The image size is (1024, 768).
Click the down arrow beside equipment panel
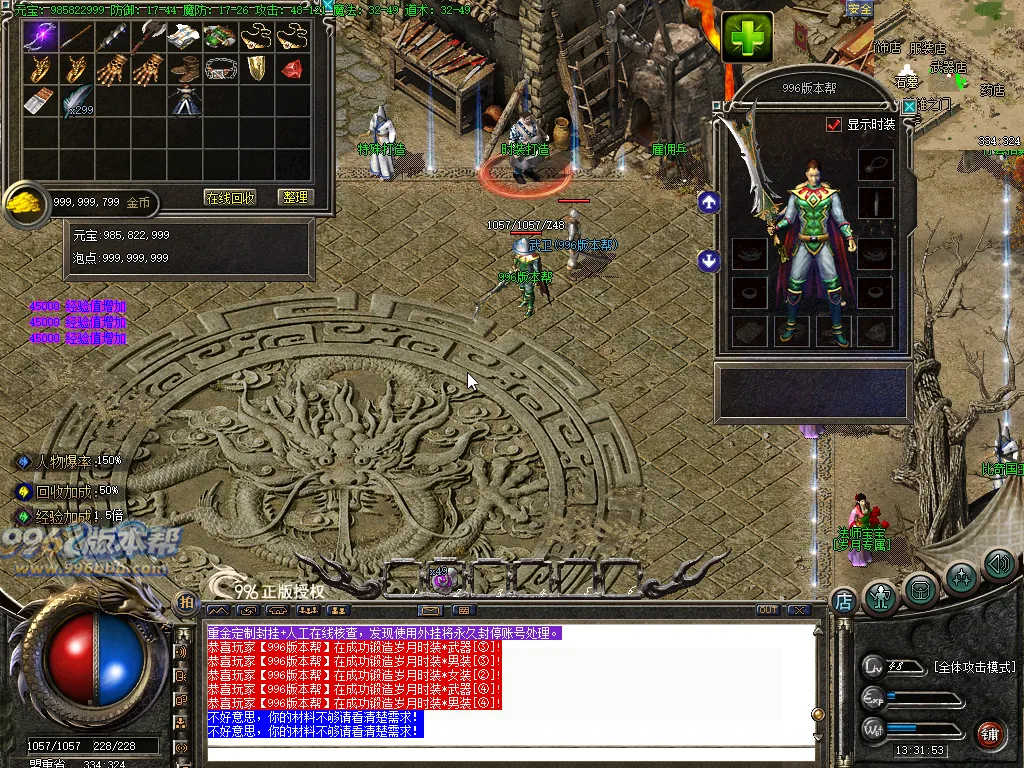click(x=709, y=261)
